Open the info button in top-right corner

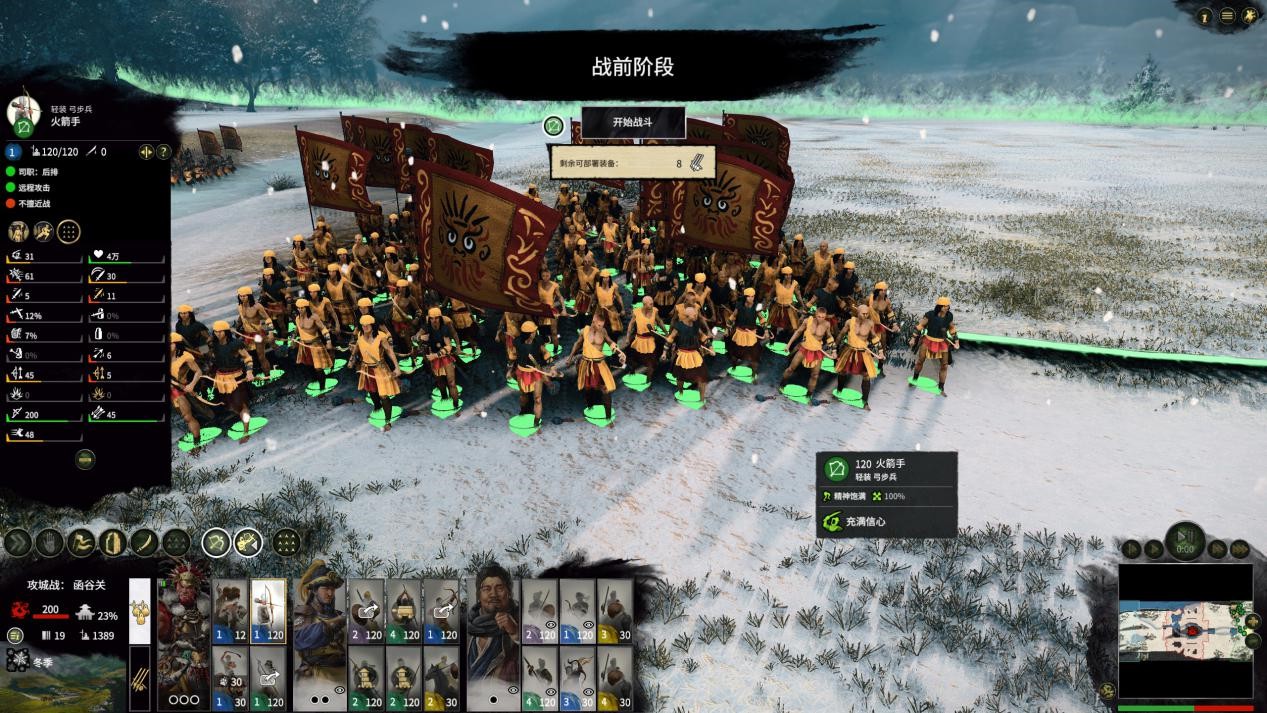pos(1204,16)
